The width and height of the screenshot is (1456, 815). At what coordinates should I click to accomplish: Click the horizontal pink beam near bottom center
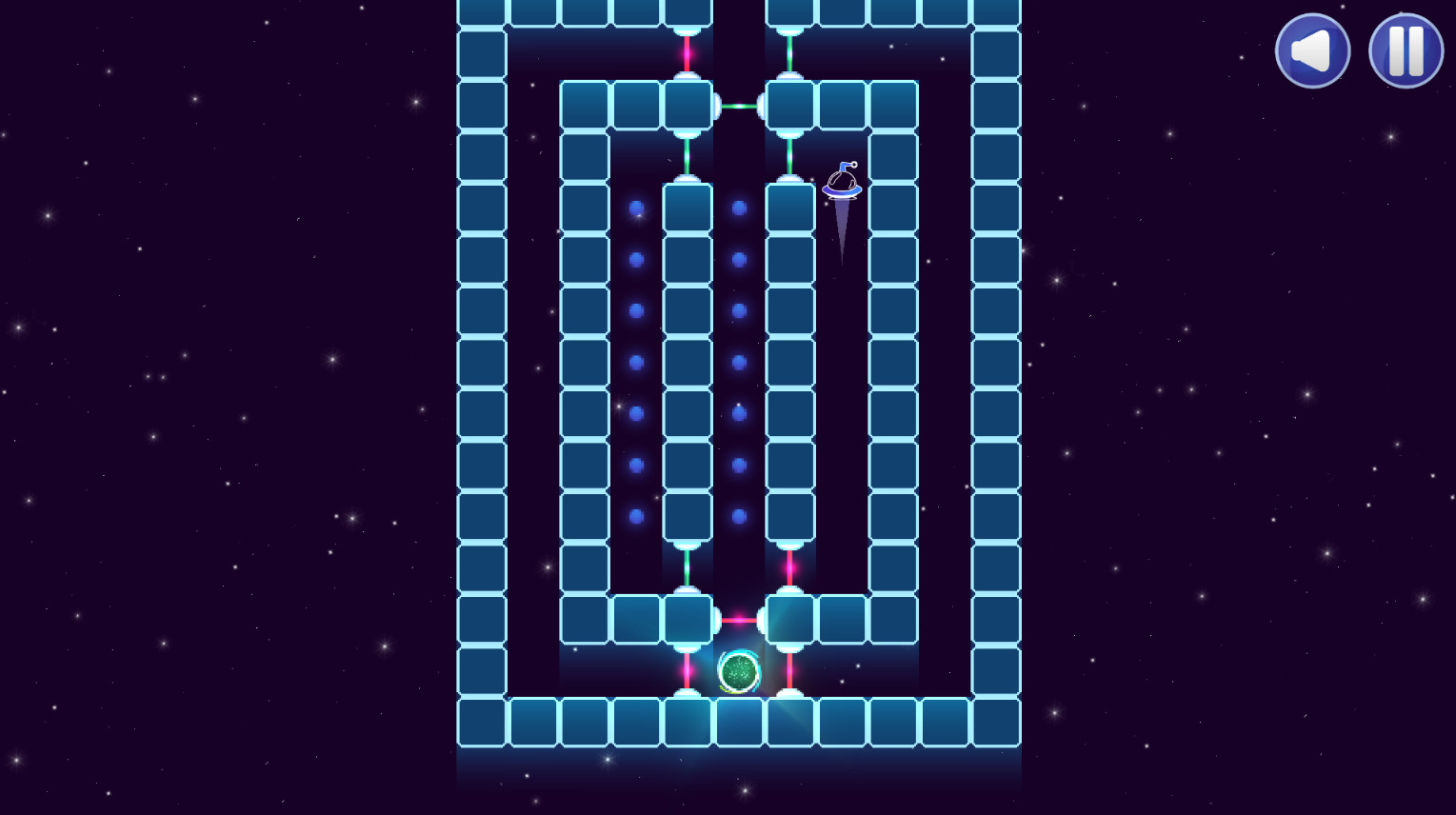[x=738, y=619]
